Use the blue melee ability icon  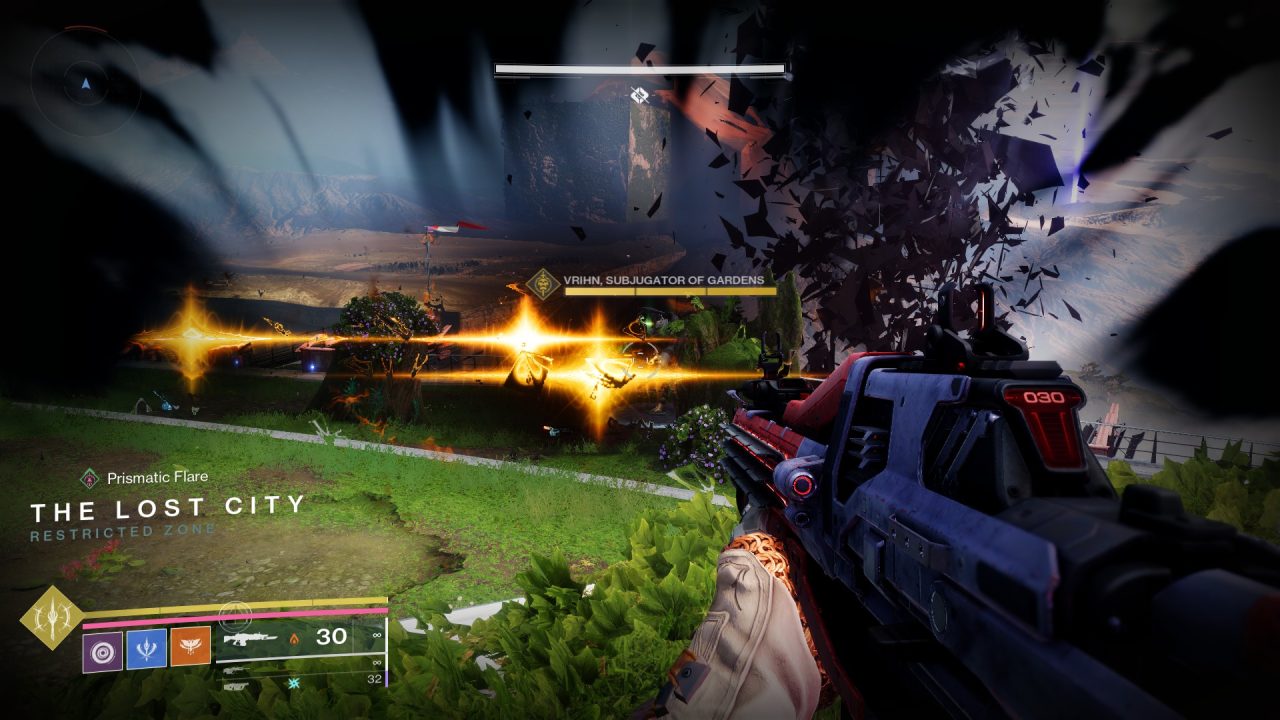[146, 649]
